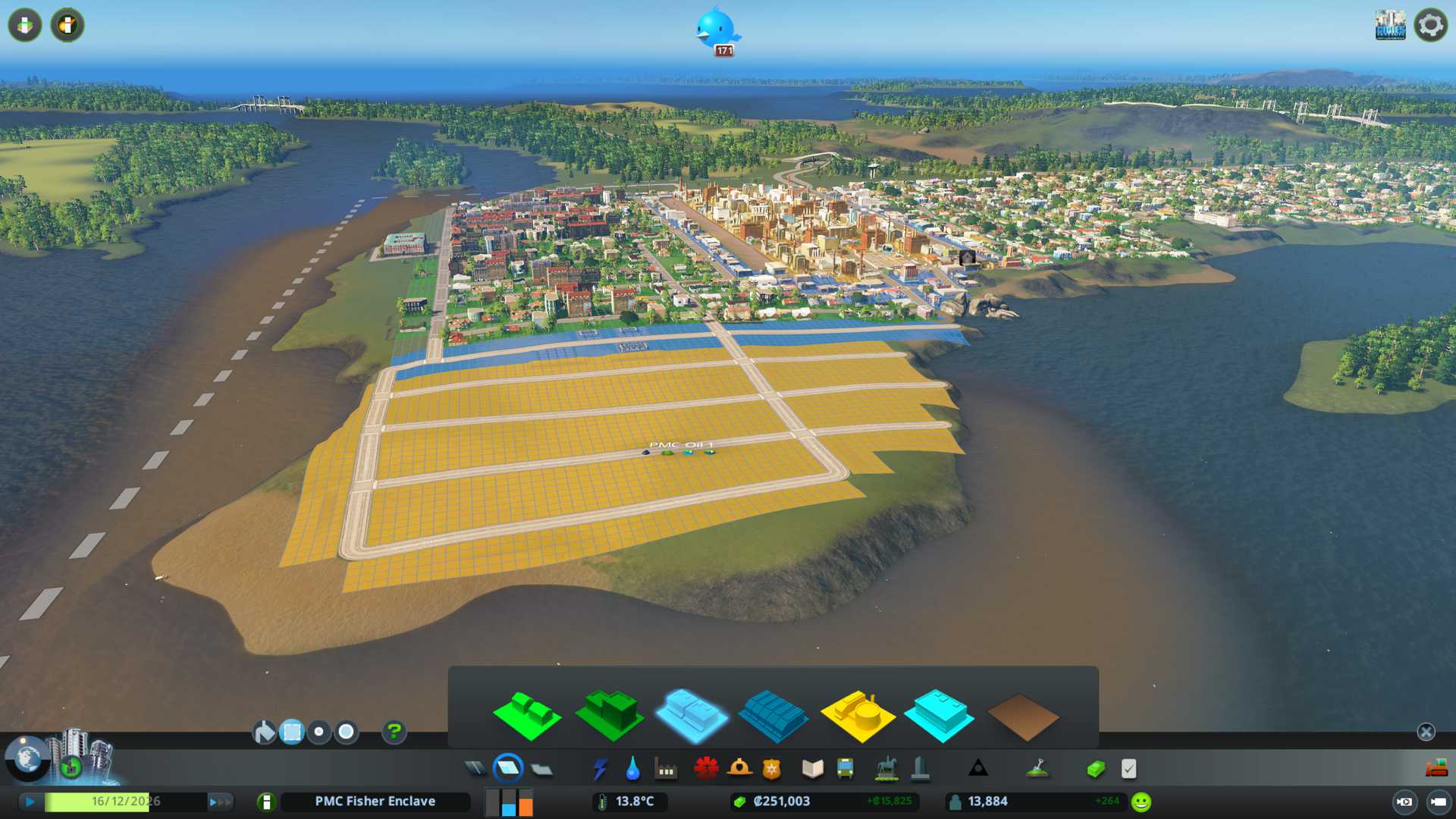Change simulation speed with triple arrows
Screen dimensions: 1456x819
[220, 802]
